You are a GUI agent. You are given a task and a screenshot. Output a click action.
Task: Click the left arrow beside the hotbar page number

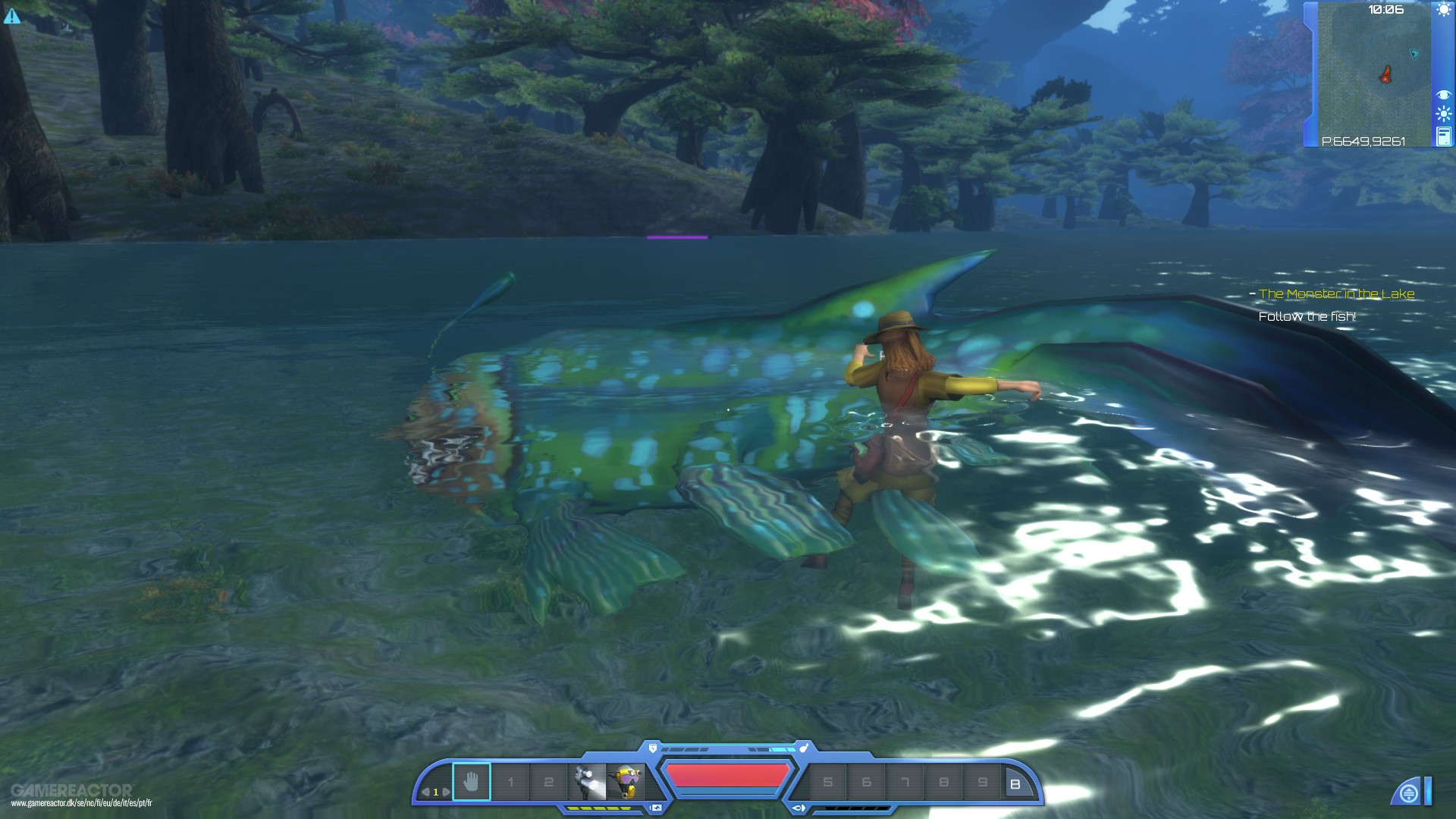tap(425, 791)
